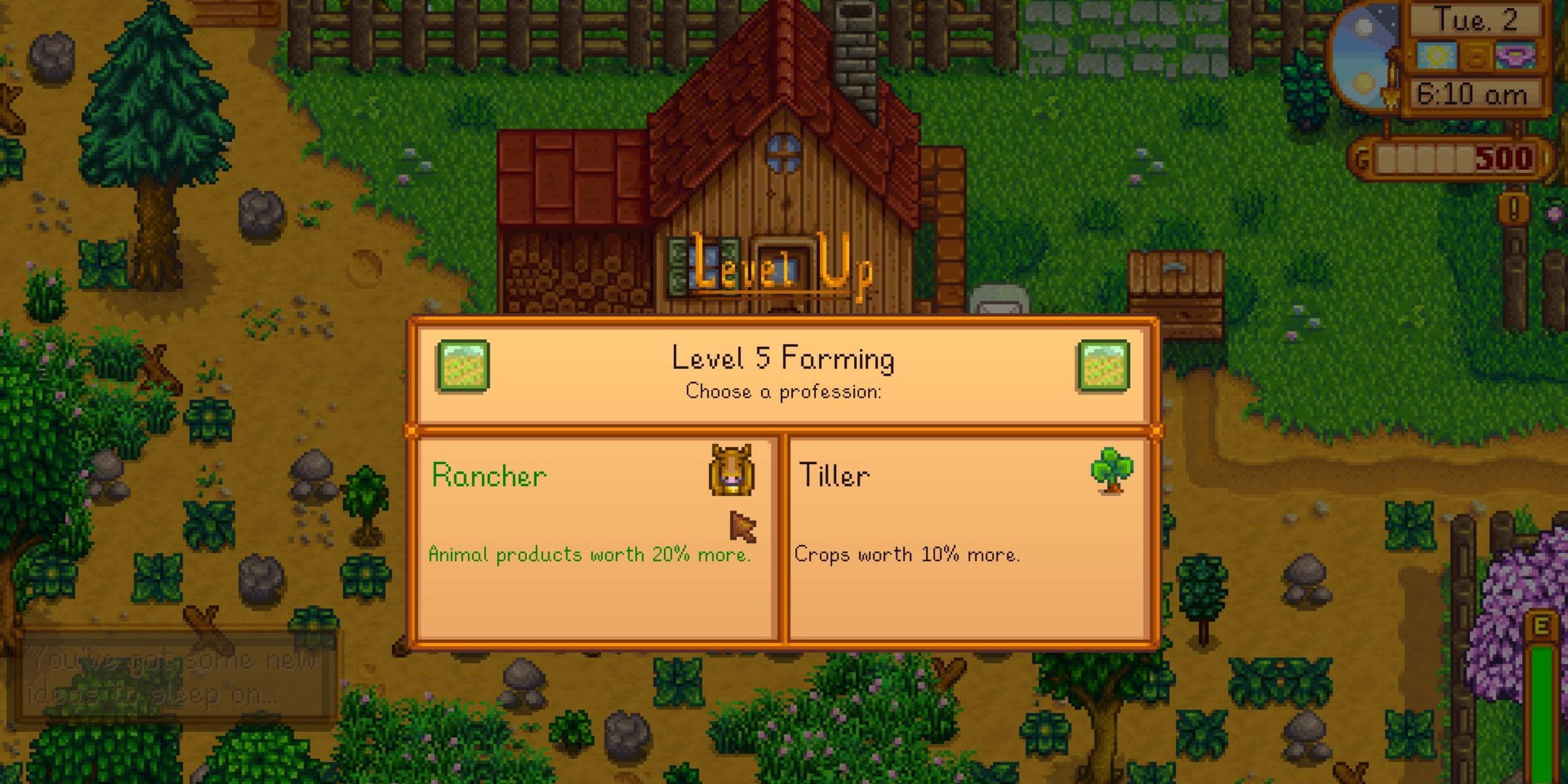Select the Tiller profession
1568x784 pixels.
click(969, 539)
